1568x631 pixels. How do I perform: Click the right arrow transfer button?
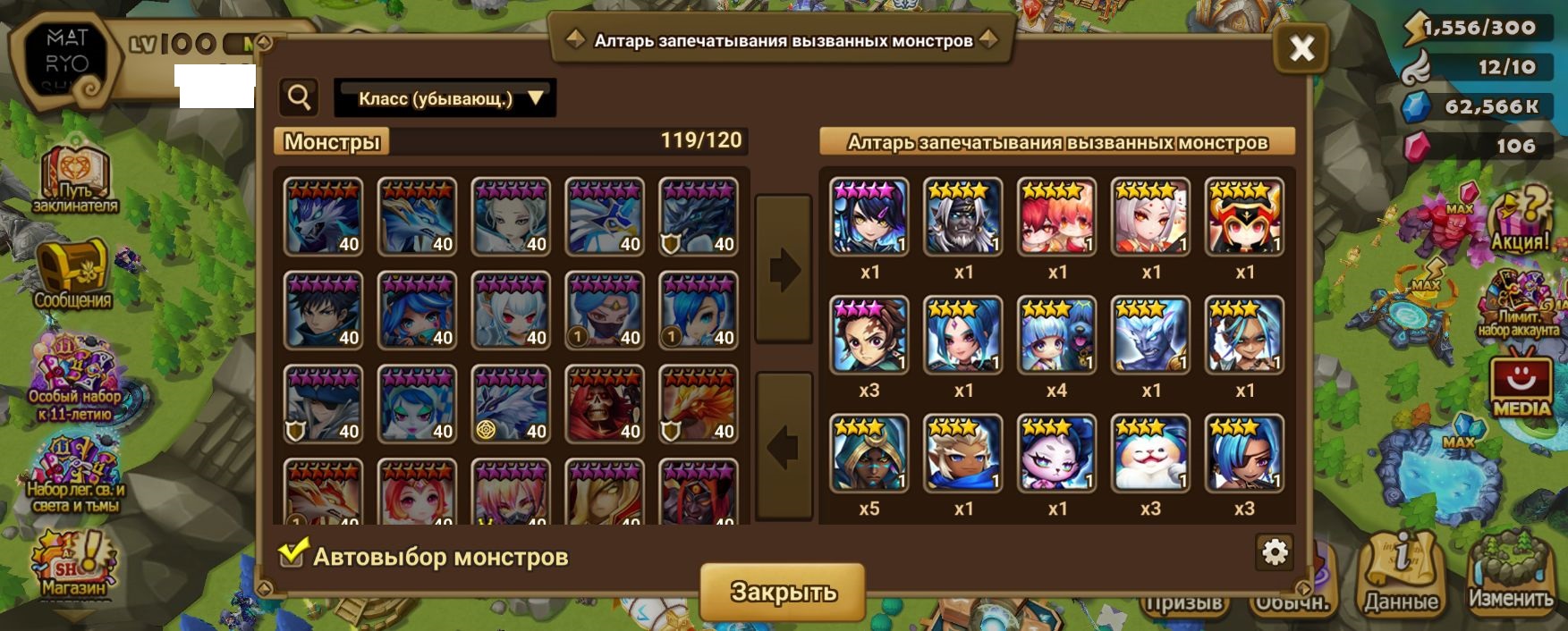tap(784, 268)
